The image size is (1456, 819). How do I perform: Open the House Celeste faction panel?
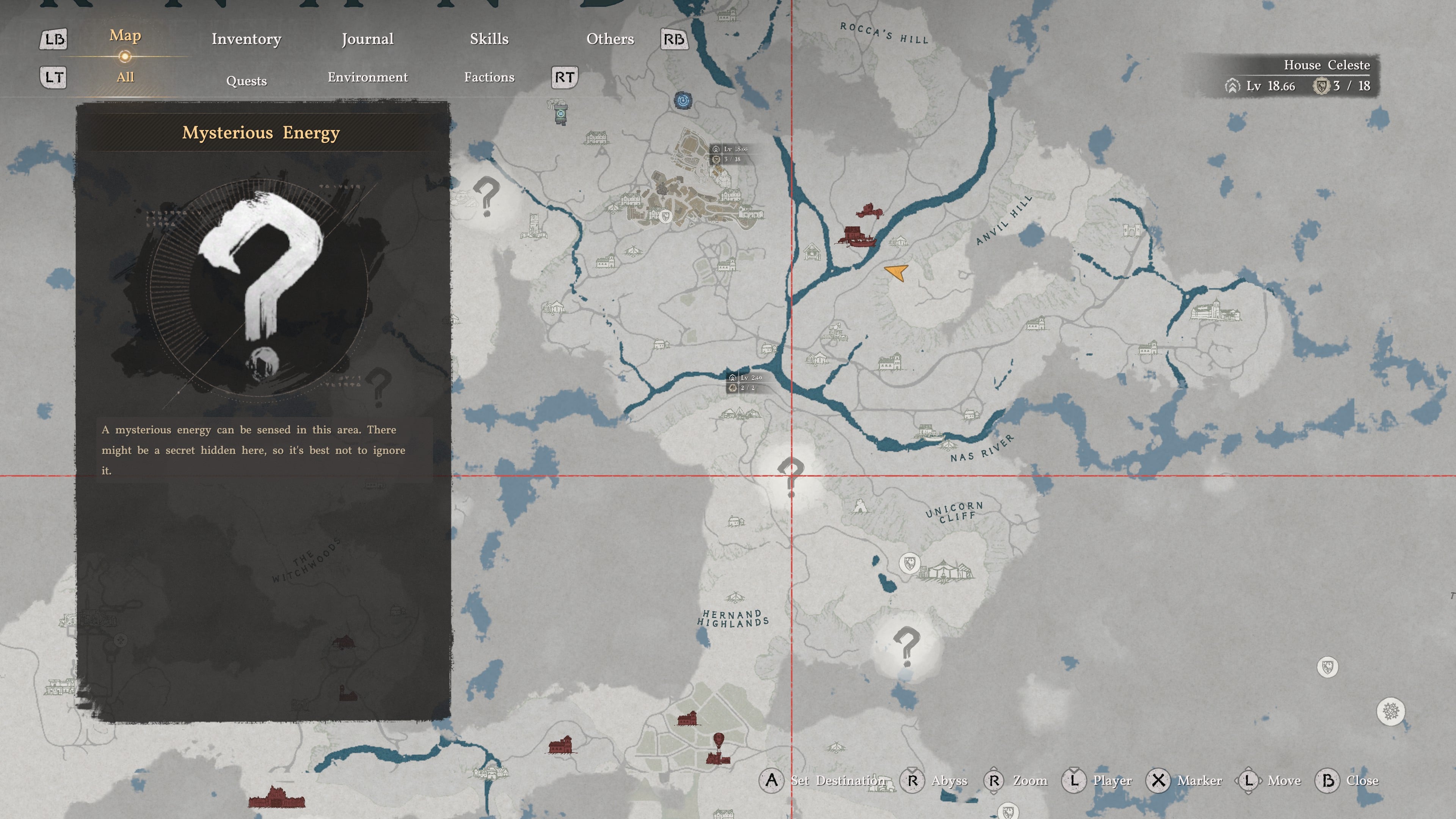point(1298,76)
